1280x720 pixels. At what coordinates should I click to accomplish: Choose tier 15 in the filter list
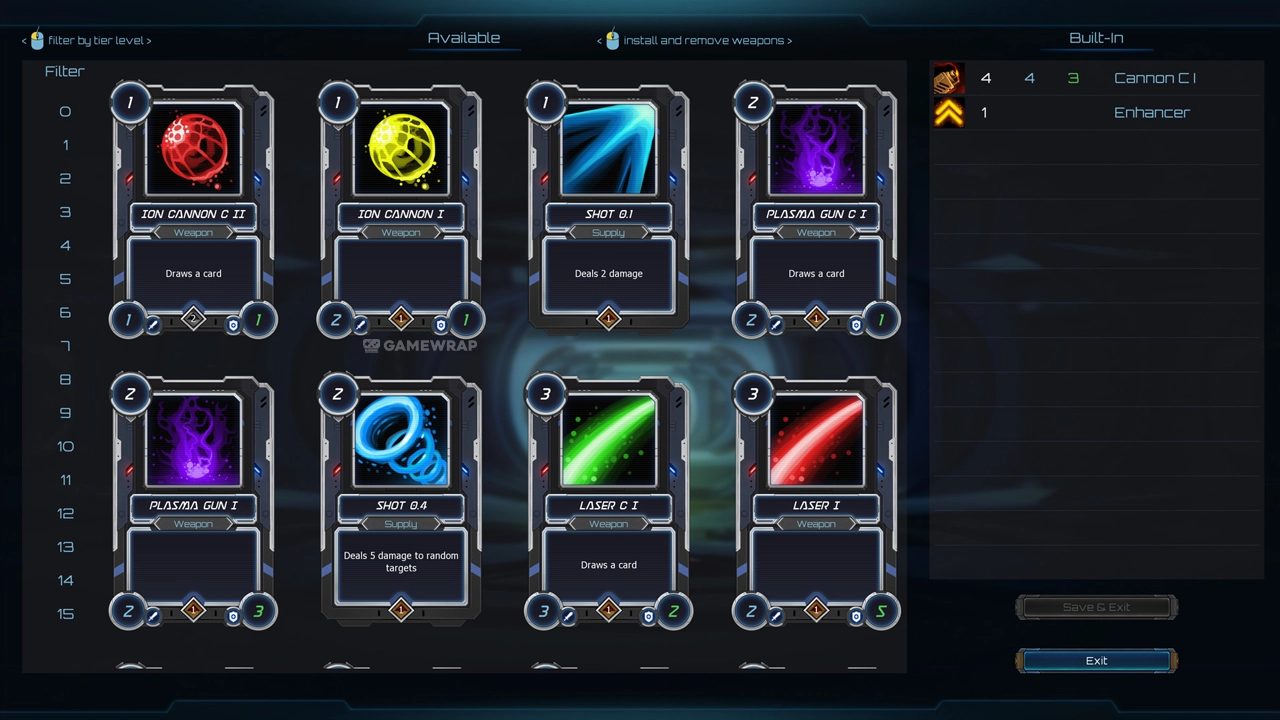(x=65, y=614)
